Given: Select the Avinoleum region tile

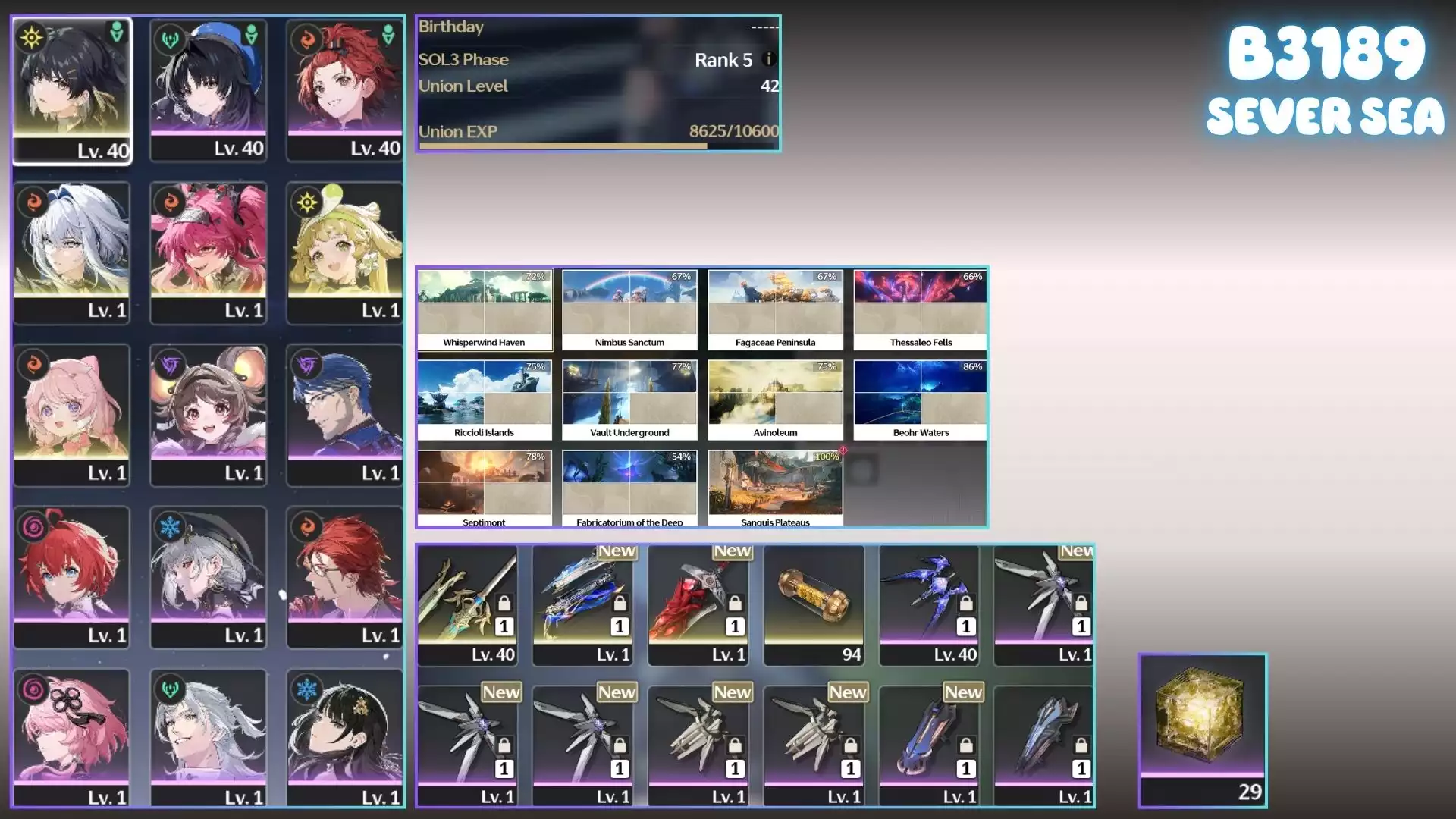Looking at the screenshot, I should [x=775, y=400].
